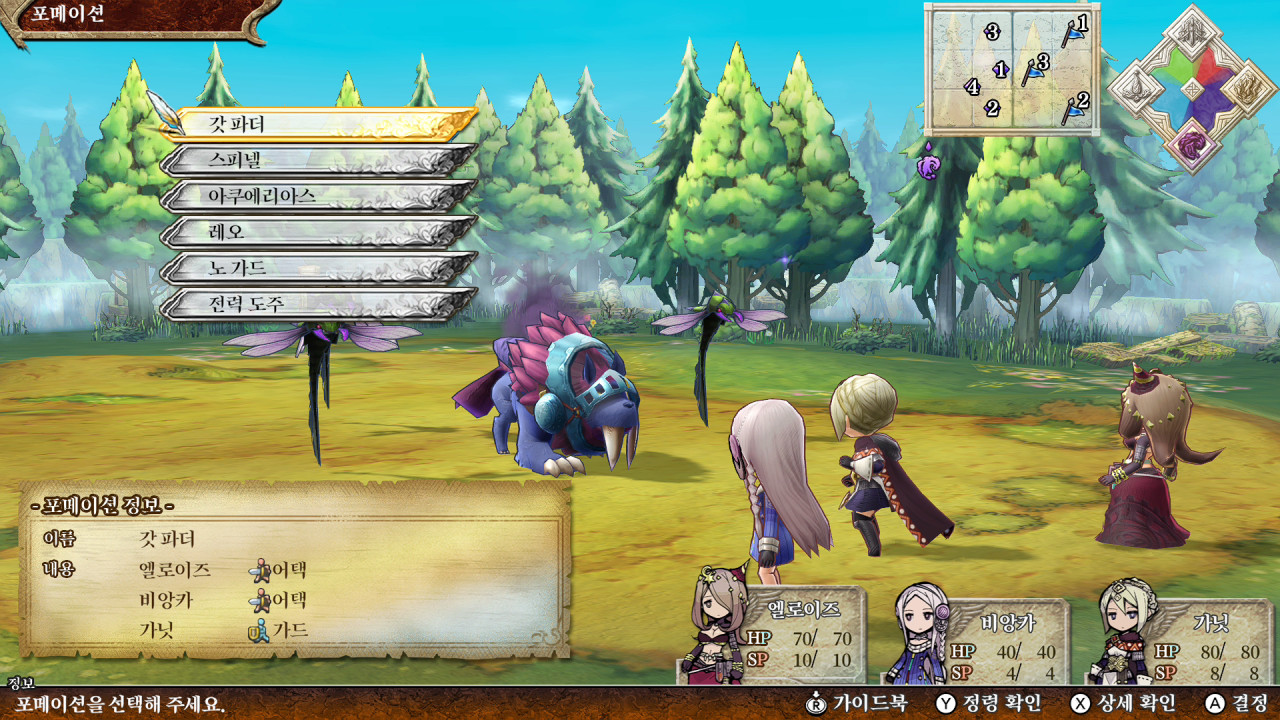Select 전력 도주 to flee
Screen dimensions: 1280x720
click(x=318, y=304)
